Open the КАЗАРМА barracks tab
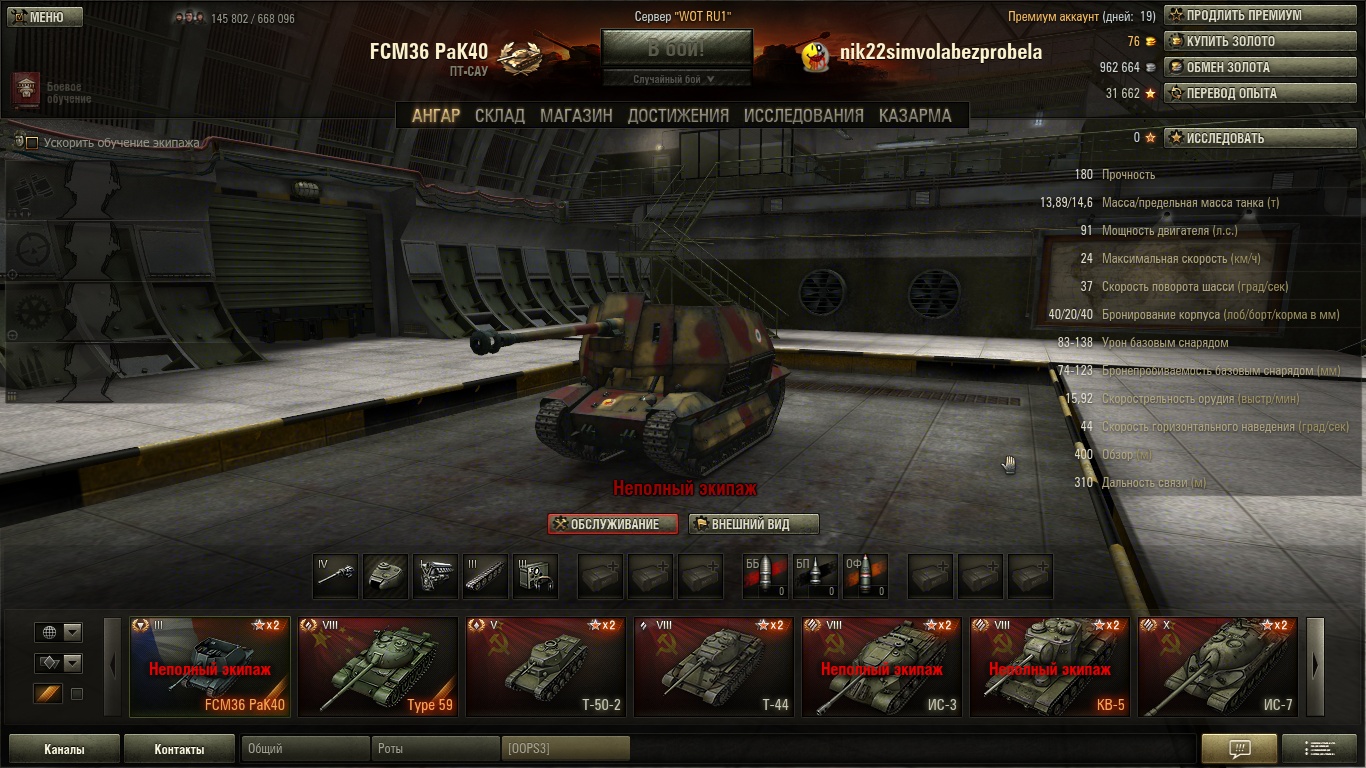 coord(915,115)
